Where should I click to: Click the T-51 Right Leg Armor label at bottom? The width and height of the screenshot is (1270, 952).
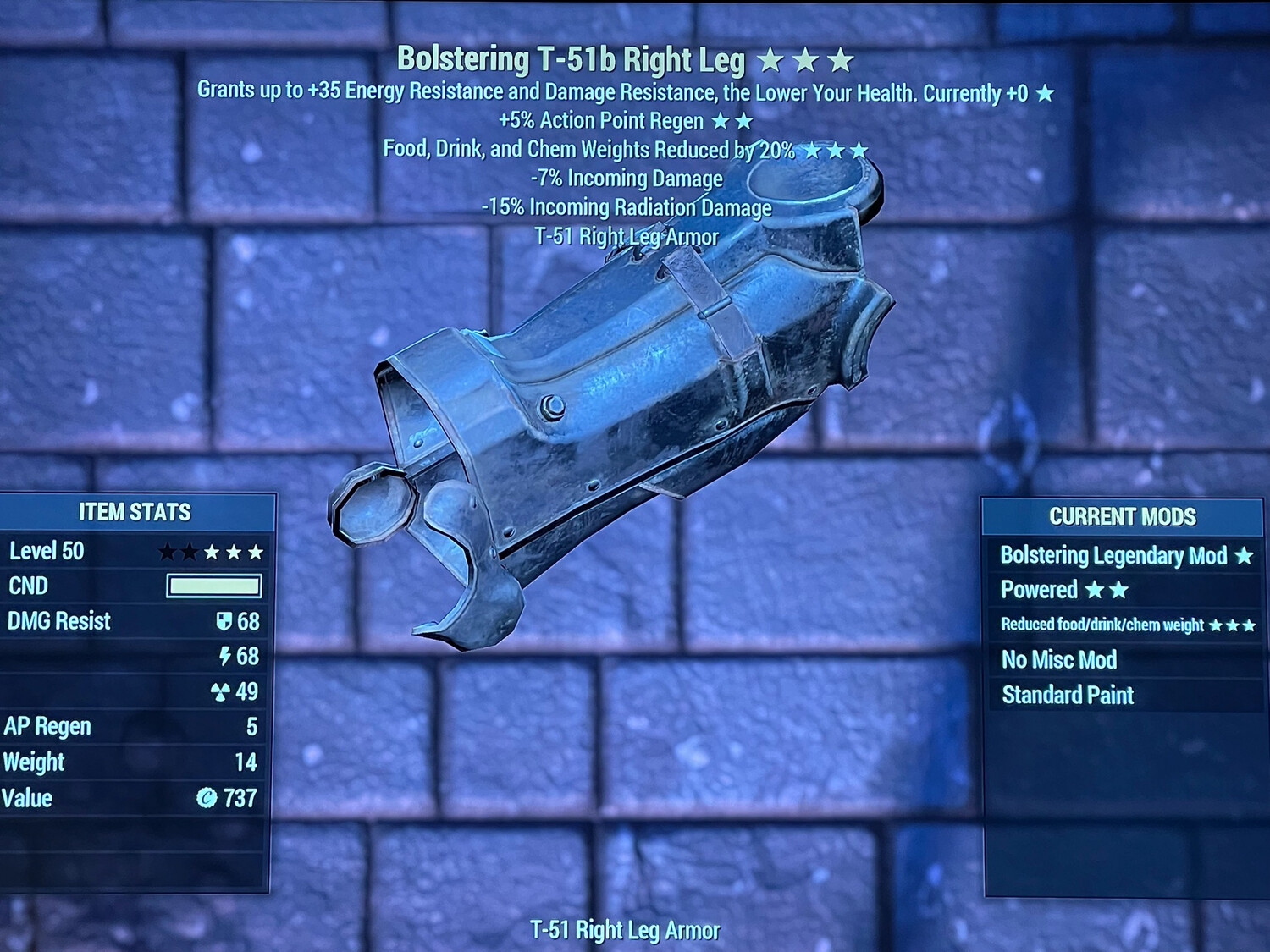pos(627,929)
